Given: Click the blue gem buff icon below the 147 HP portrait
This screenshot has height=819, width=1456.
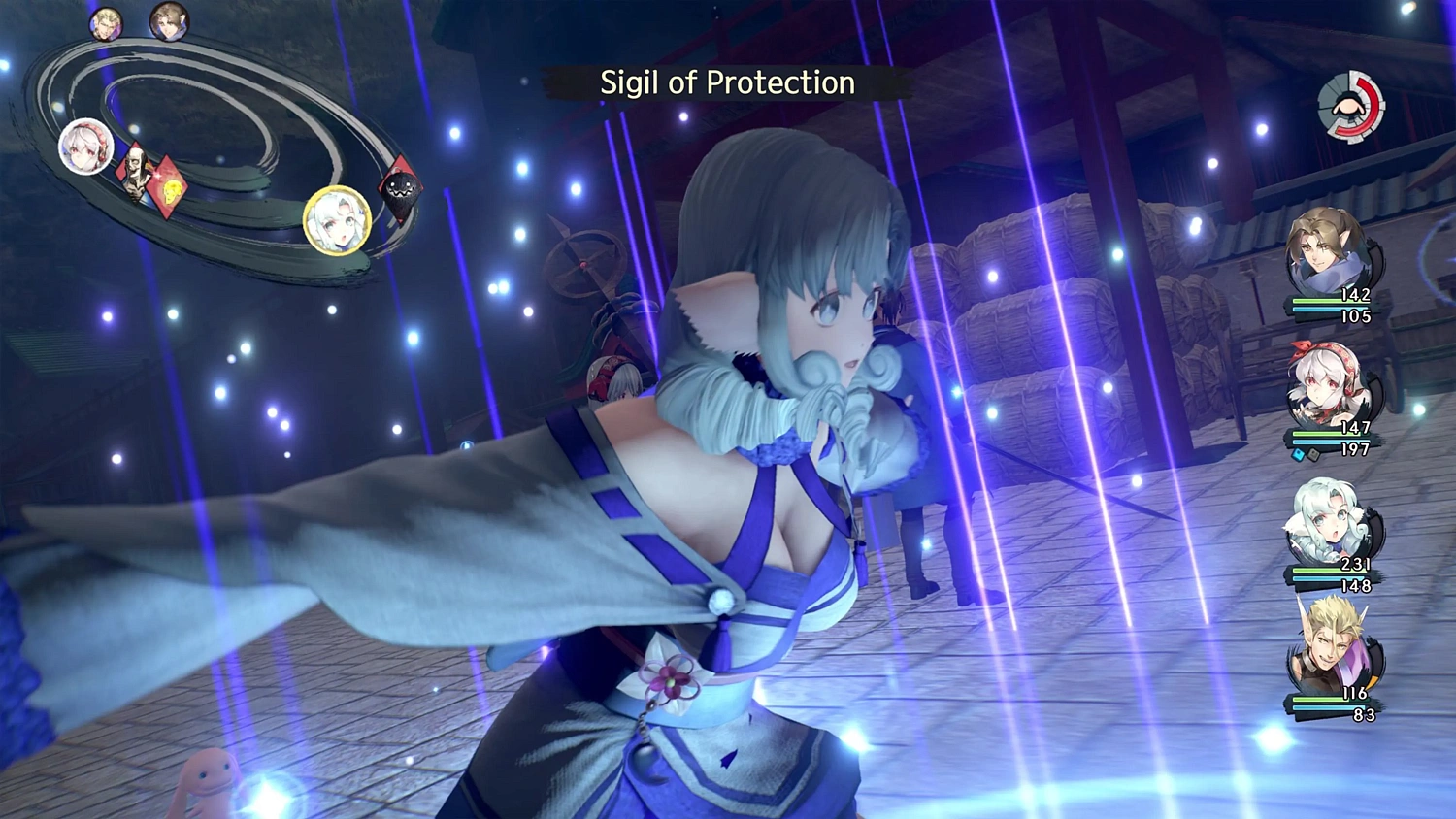Looking at the screenshot, I should 1299,453.
